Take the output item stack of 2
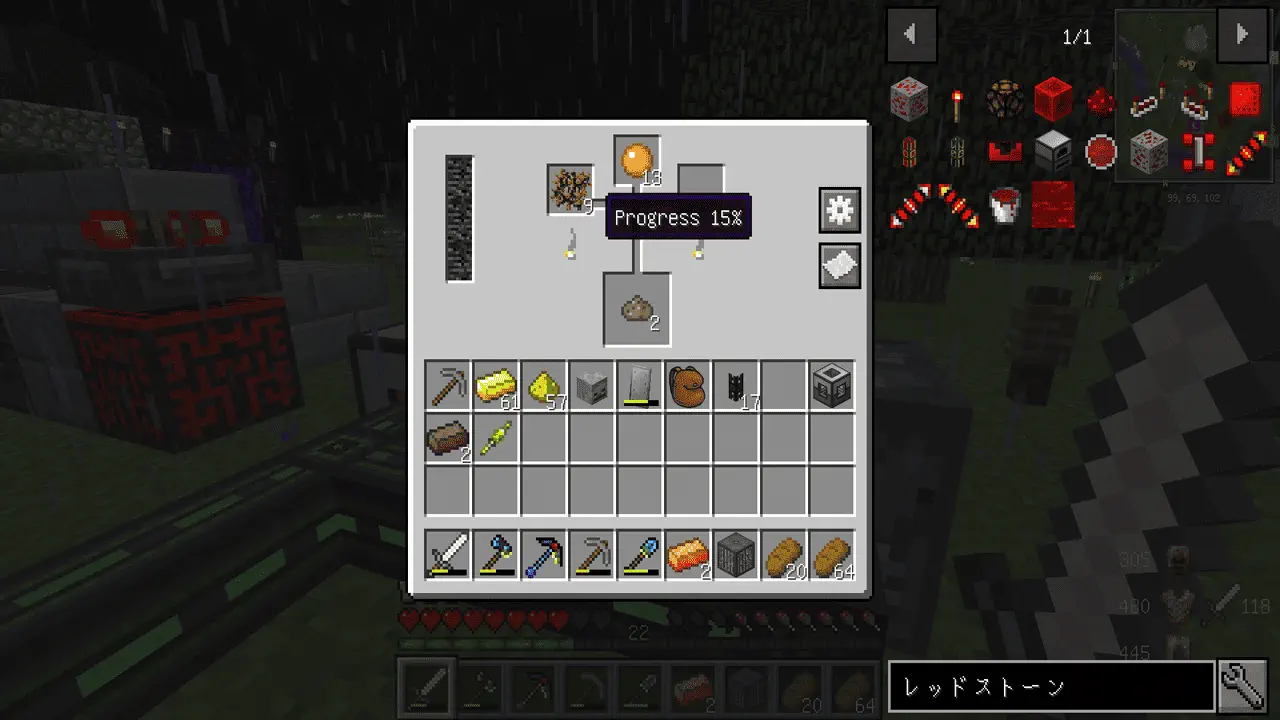The width and height of the screenshot is (1280, 720). [x=637, y=310]
